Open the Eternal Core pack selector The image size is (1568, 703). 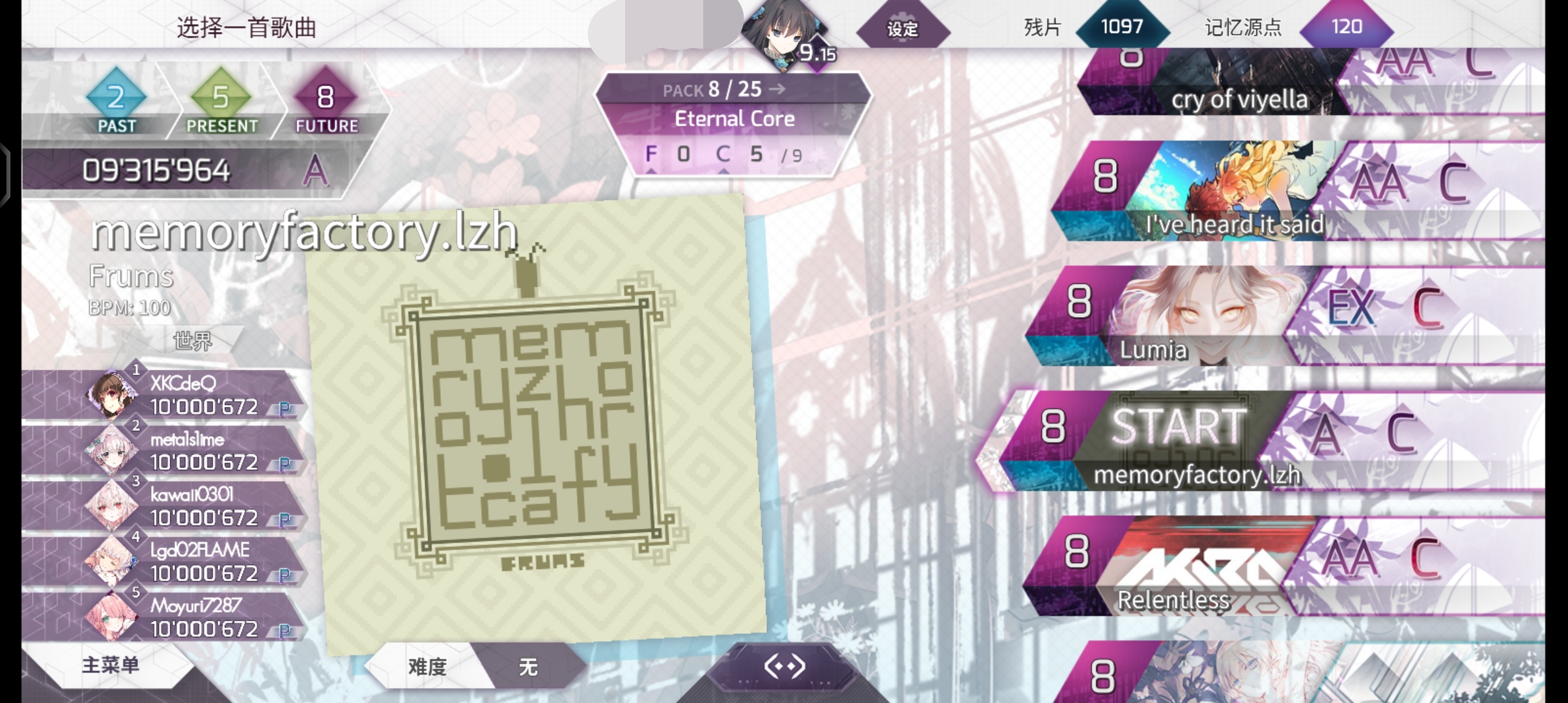[x=734, y=118]
